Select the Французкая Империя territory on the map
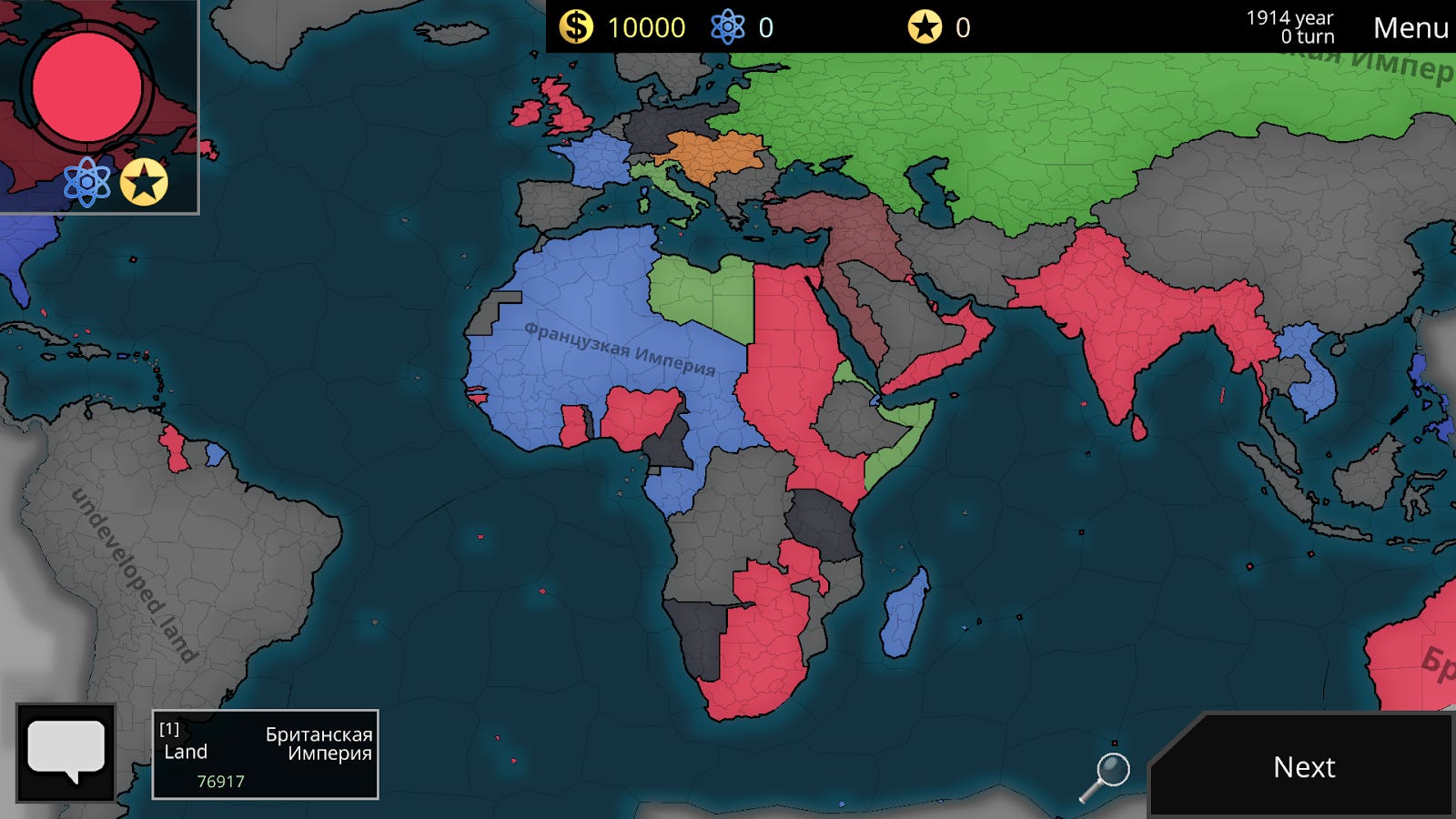Viewport: 1456px width, 819px height. pyautogui.click(x=619, y=350)
